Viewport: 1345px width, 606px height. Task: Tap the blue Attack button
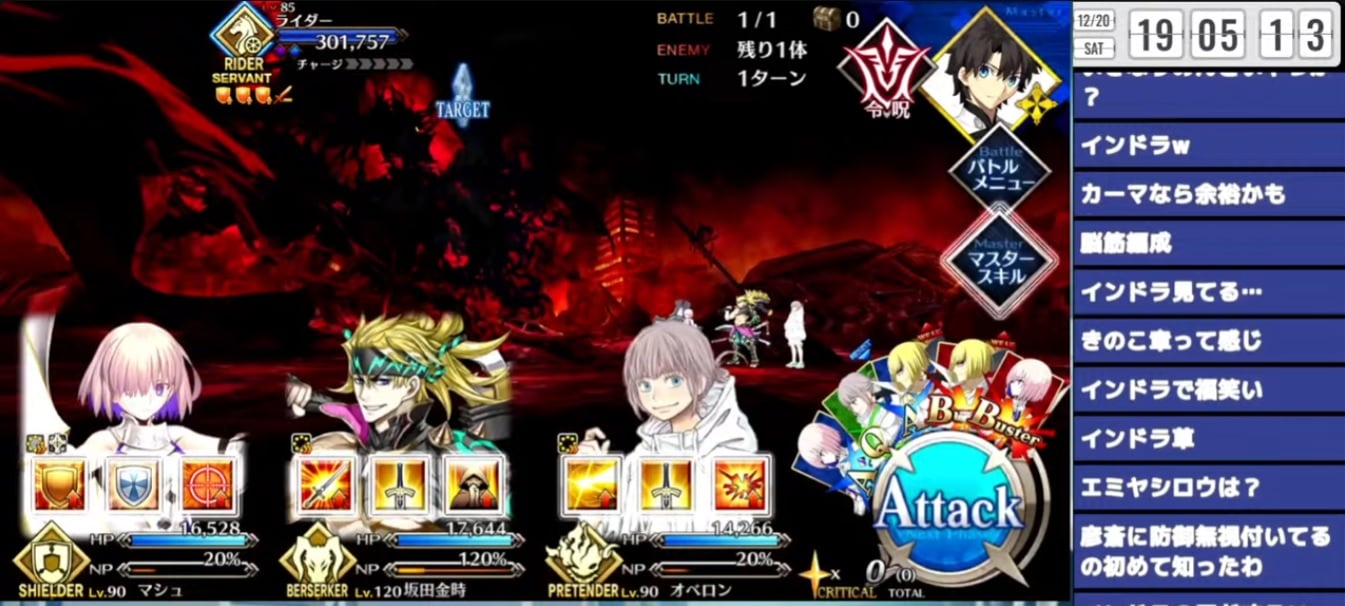947,510
